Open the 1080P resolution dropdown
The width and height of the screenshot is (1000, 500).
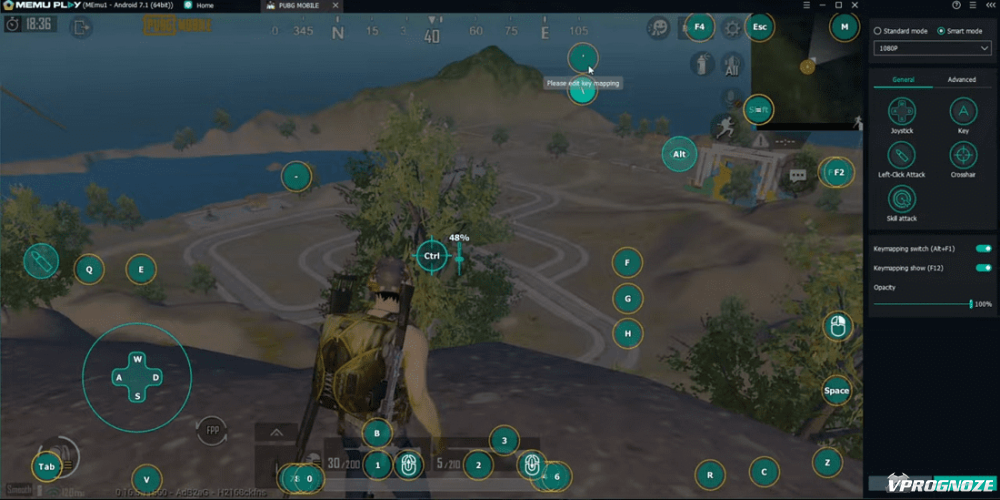point(930,48)
